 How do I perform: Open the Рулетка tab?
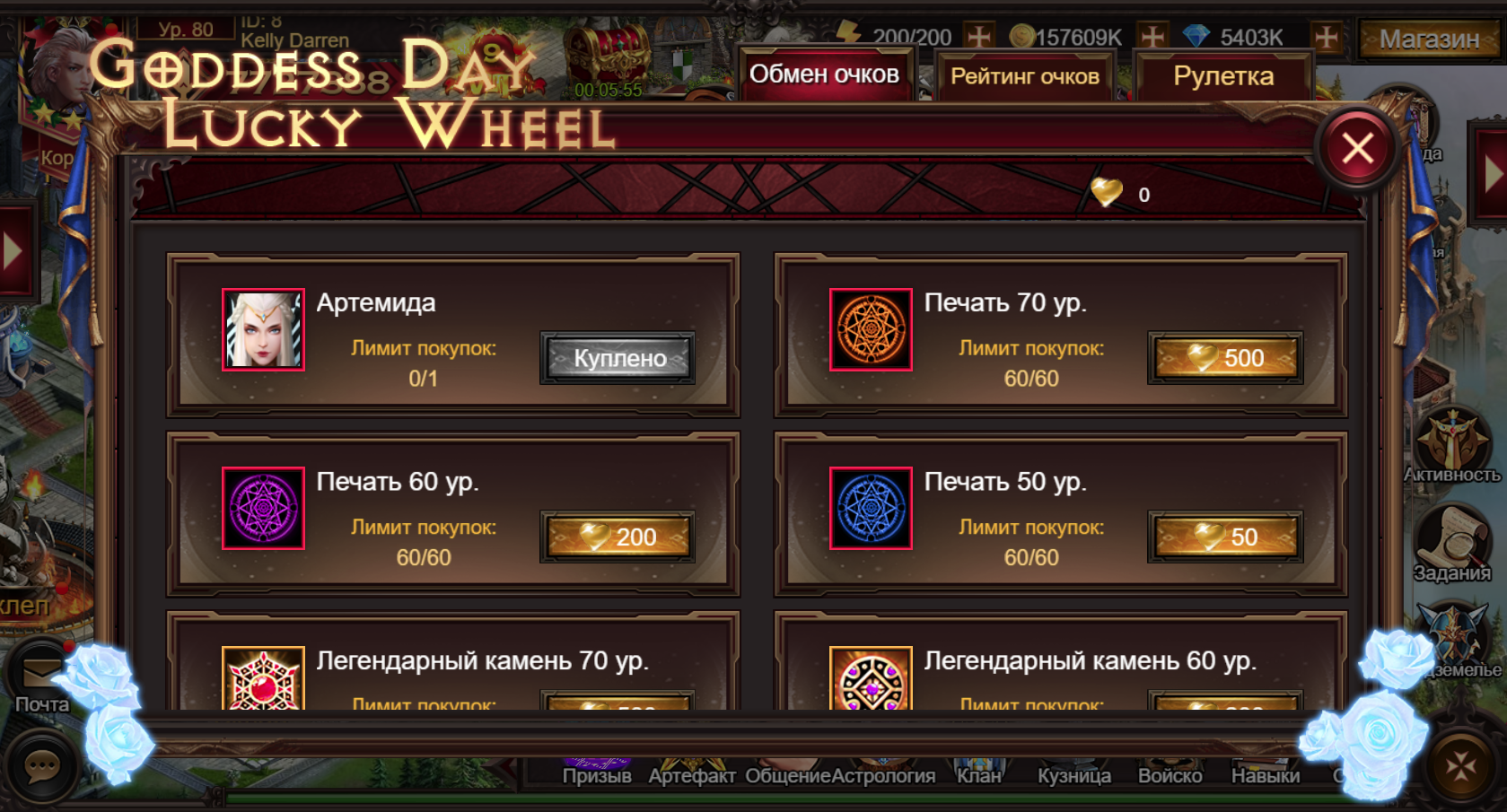click(x=1223, y=76)
